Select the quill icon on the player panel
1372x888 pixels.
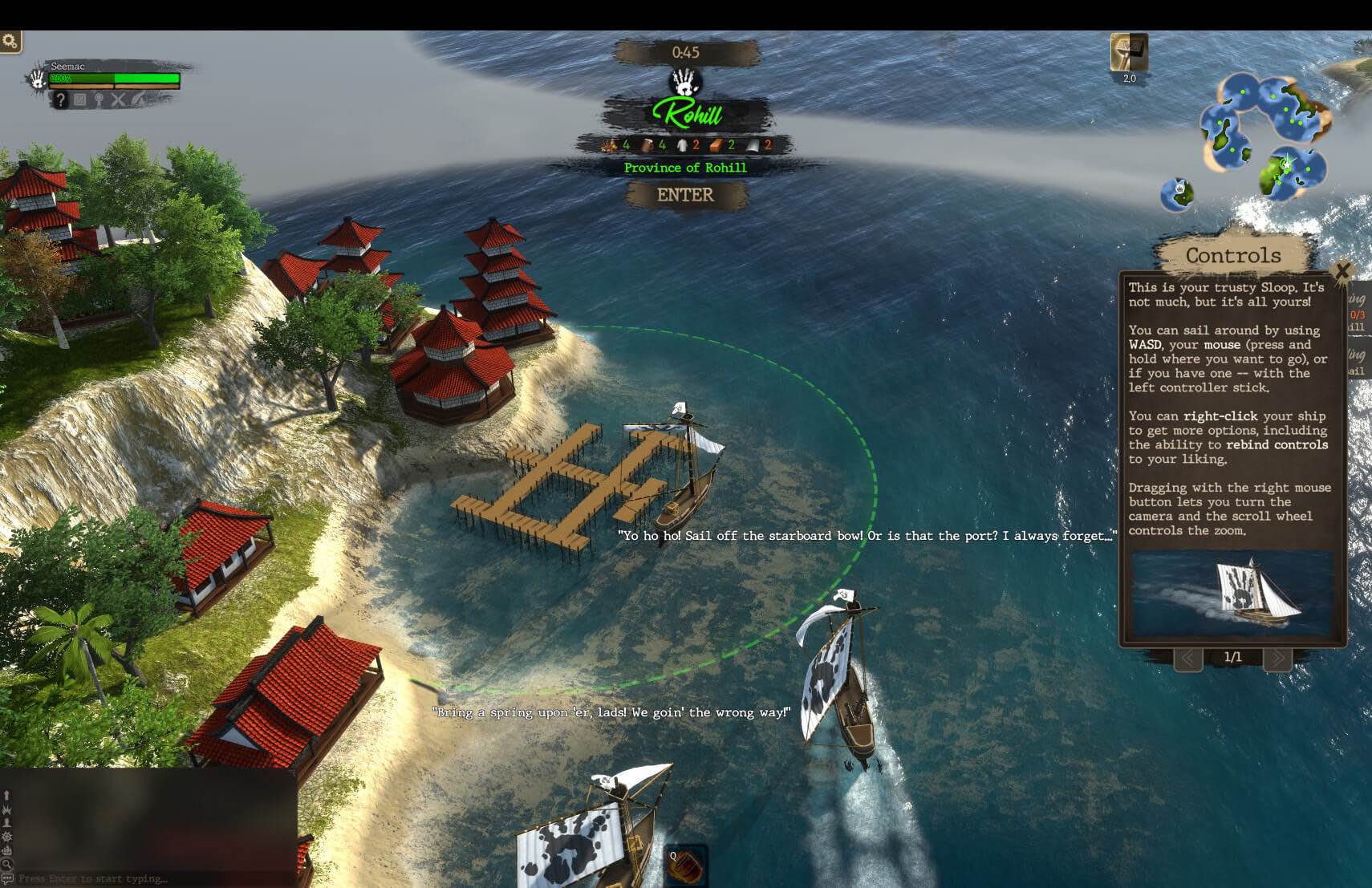pos(138,99)
